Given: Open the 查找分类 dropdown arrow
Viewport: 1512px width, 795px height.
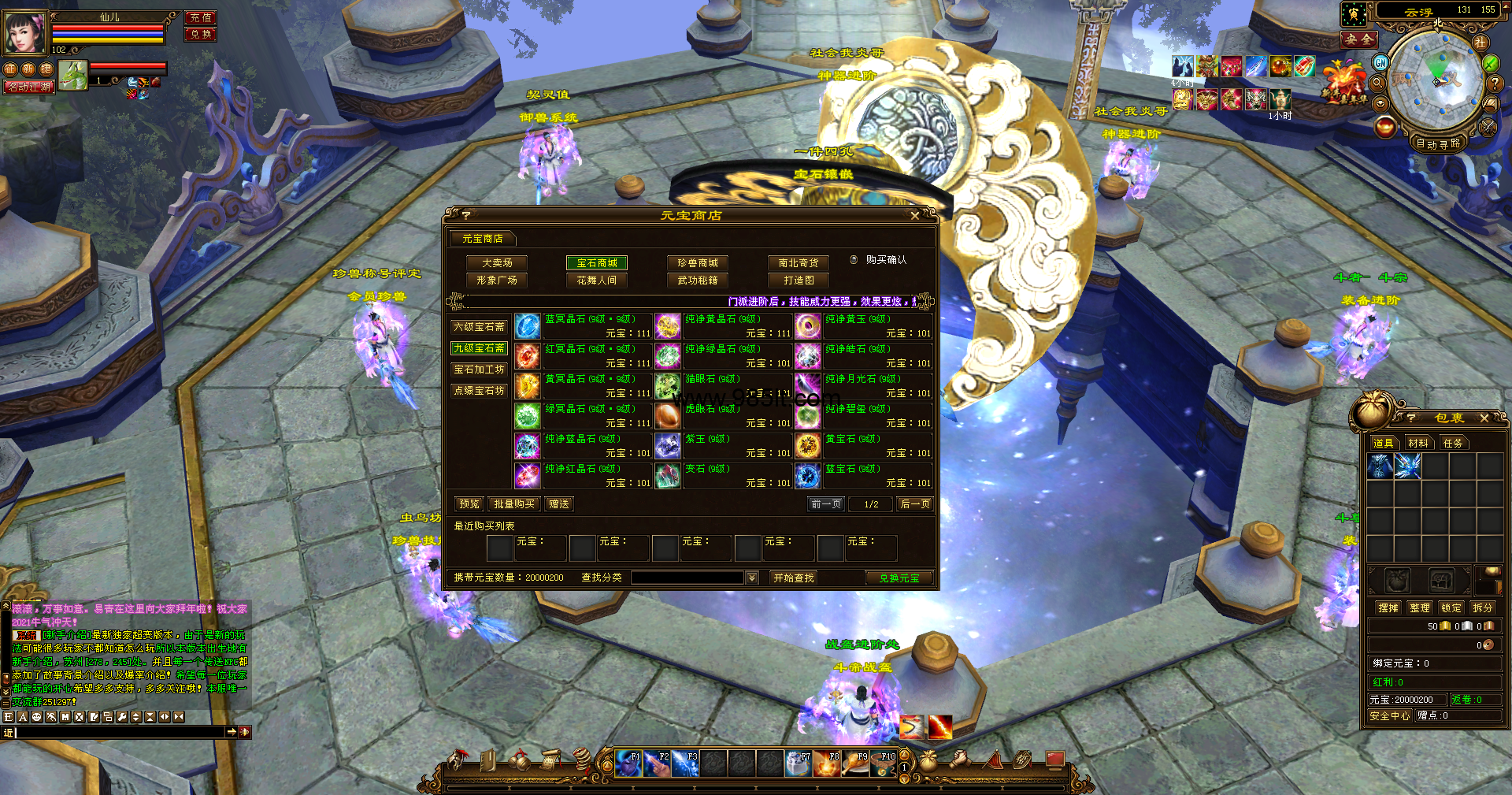Looking at the screenshot, I should pyautogui.click(x=752, y=578).
